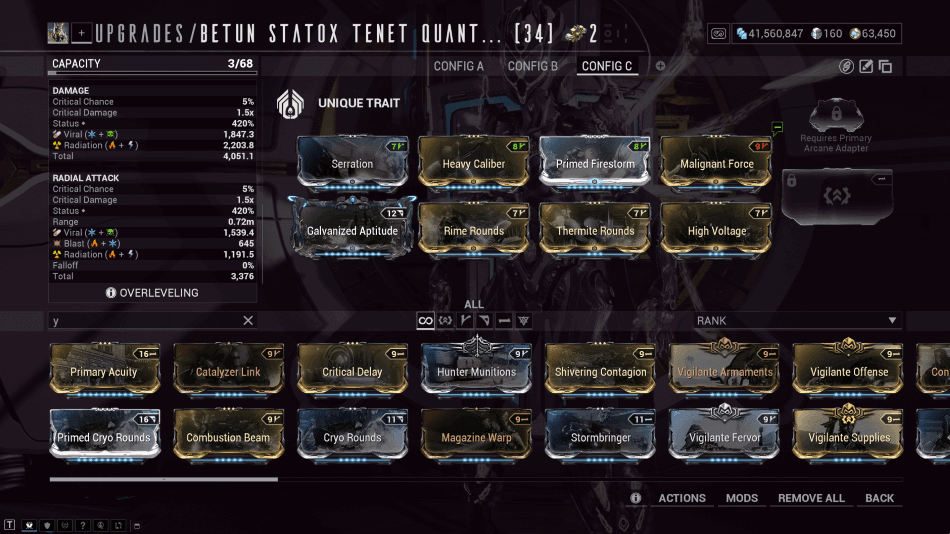Click the Primed Firestorm mod card
Image resolution: width=950 pixels, height=534 pixels.
point(594,161)
